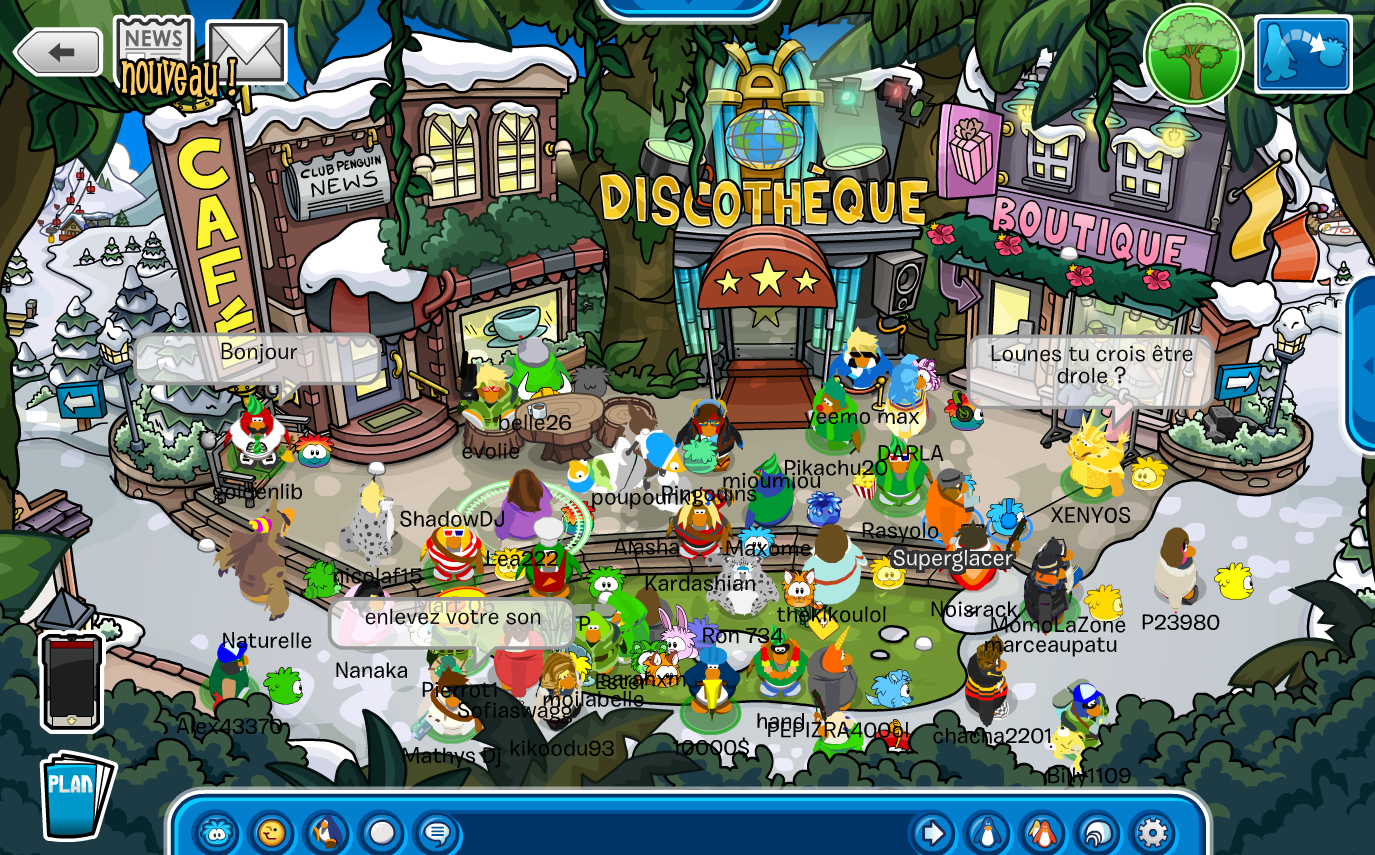The height and width of the screenshot is (855, 1375).
Task: Click the green tree circle button
Action: [1193, 55]
